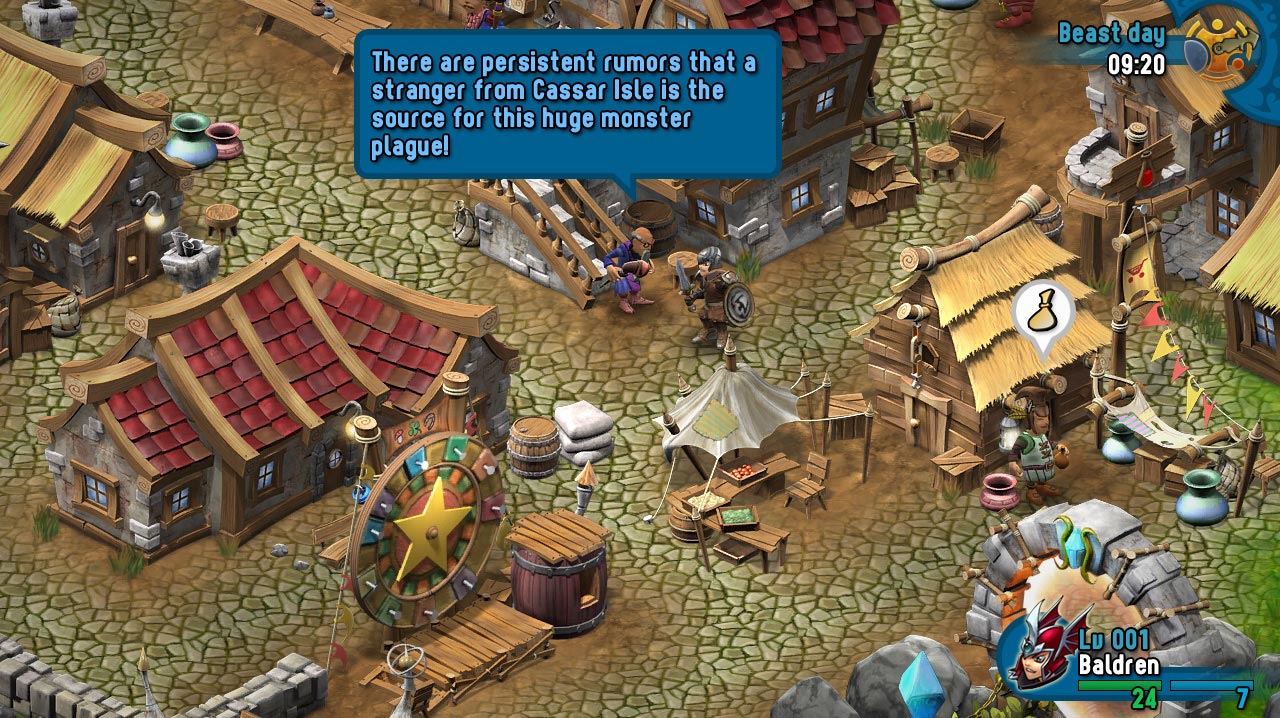Advance the monster plague rumor dialogue
1280x718 pixels.
(566, 103)
